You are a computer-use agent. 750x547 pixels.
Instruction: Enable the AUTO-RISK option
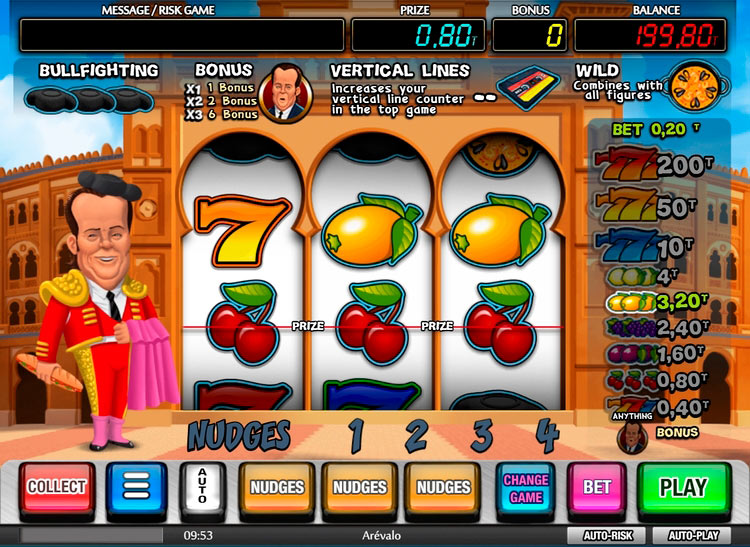click(x=607, y=536)
